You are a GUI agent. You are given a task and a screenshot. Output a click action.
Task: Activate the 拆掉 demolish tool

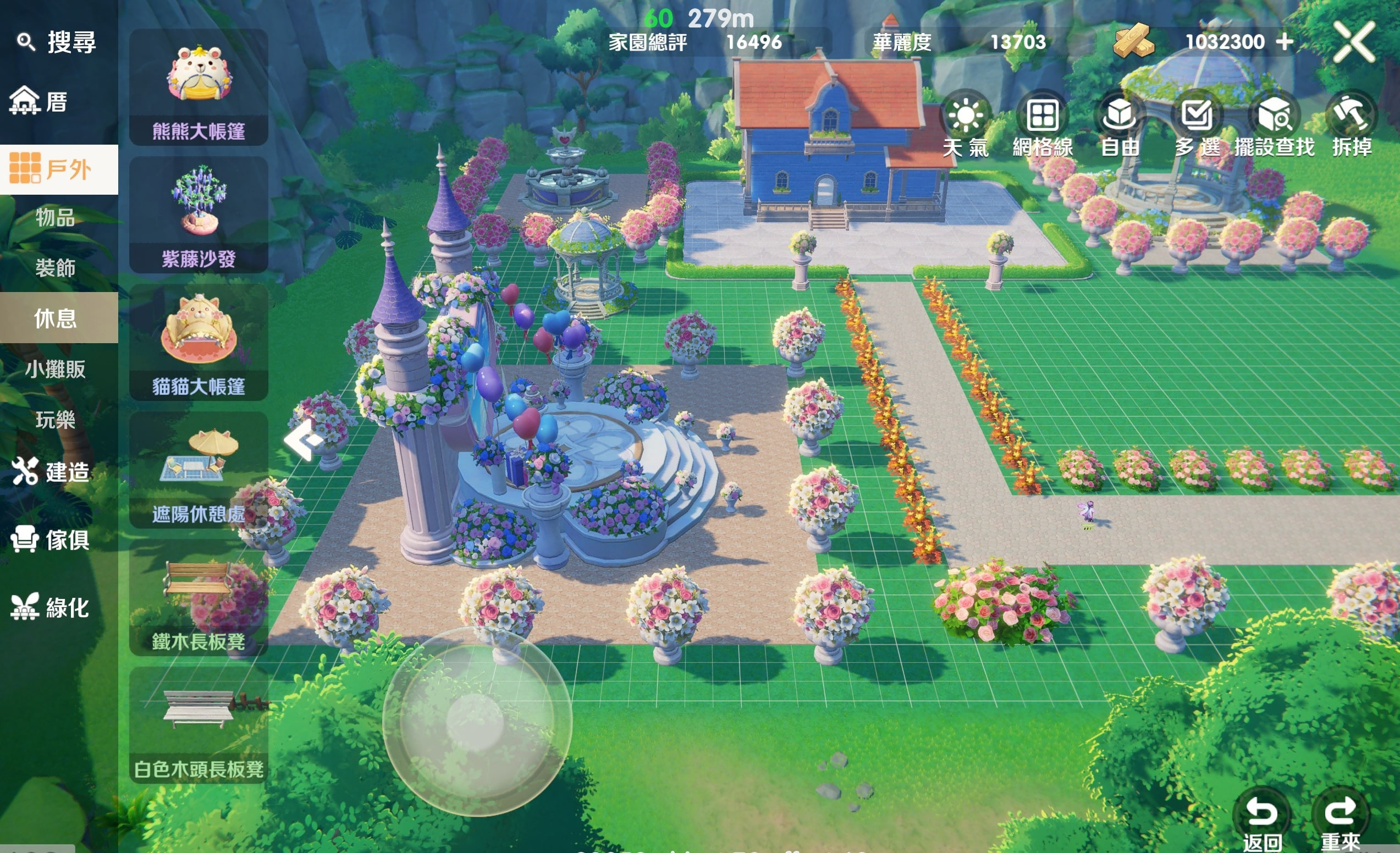[x=1351, y=124]
